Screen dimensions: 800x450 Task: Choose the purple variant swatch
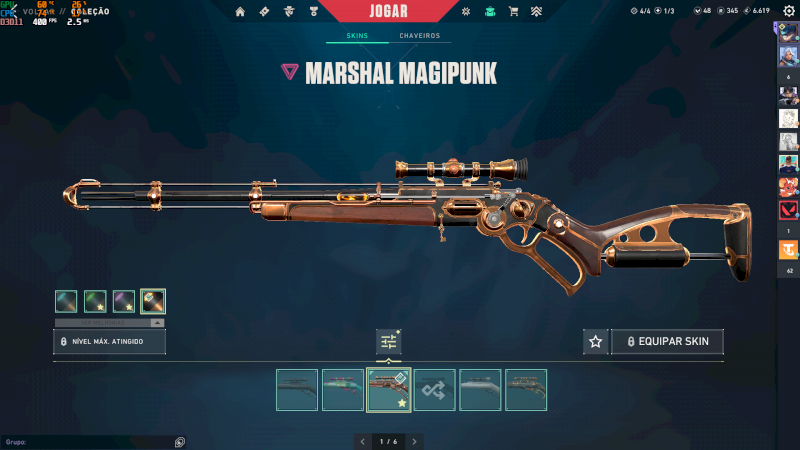click(124, 301)
